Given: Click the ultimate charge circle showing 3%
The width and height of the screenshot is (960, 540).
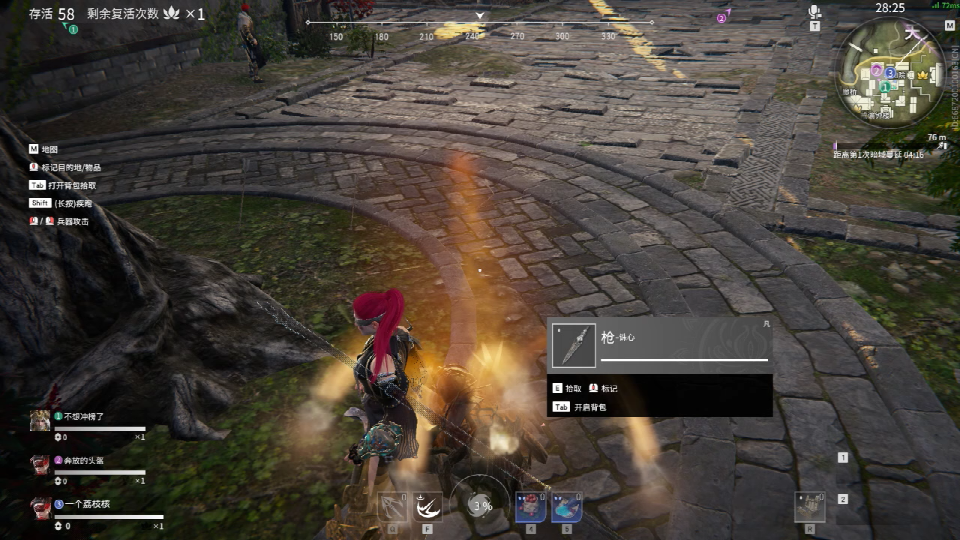Looking at the screenshot, I should coord(481,504).
